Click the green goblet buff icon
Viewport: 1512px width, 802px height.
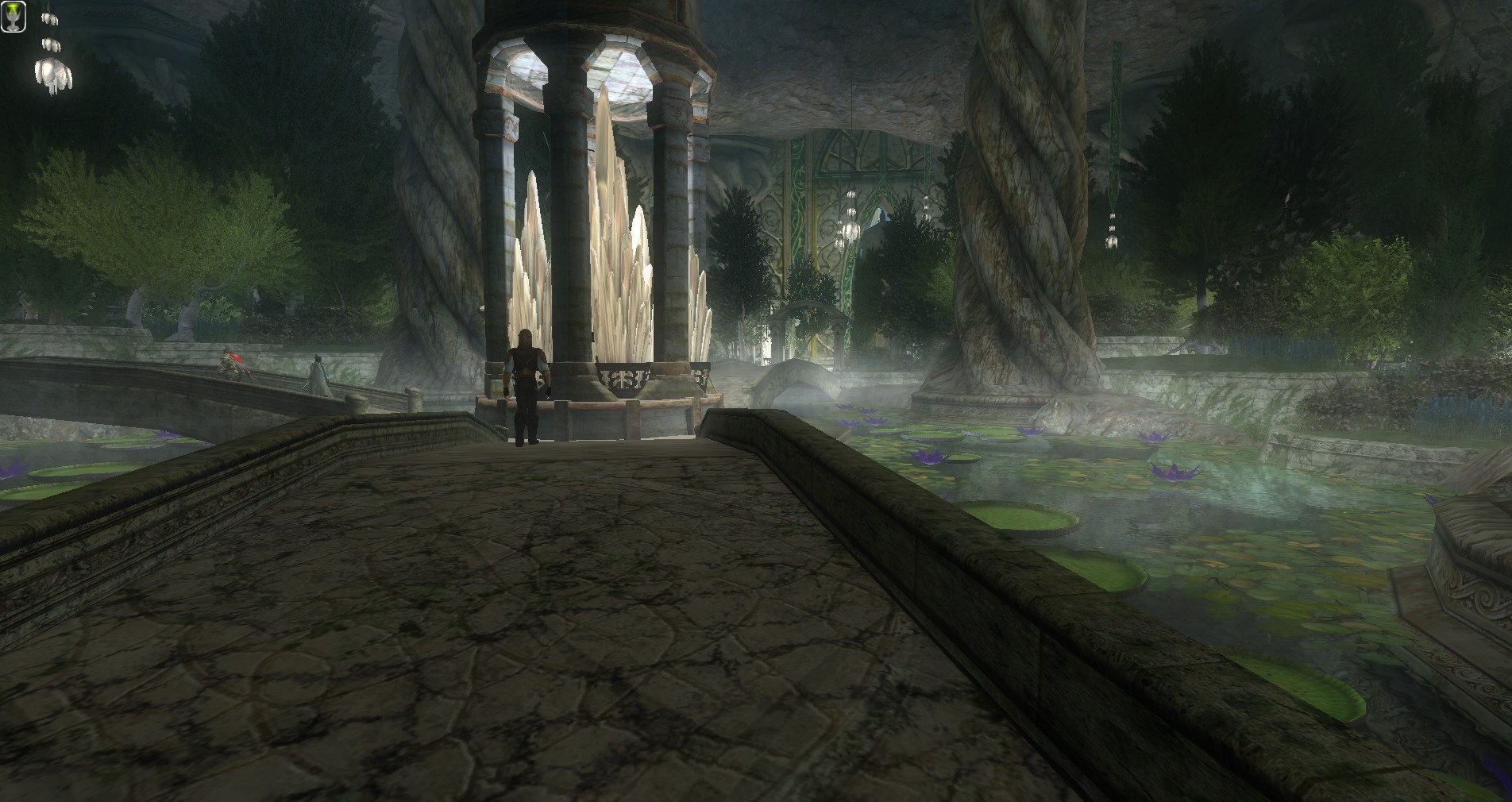13,16
